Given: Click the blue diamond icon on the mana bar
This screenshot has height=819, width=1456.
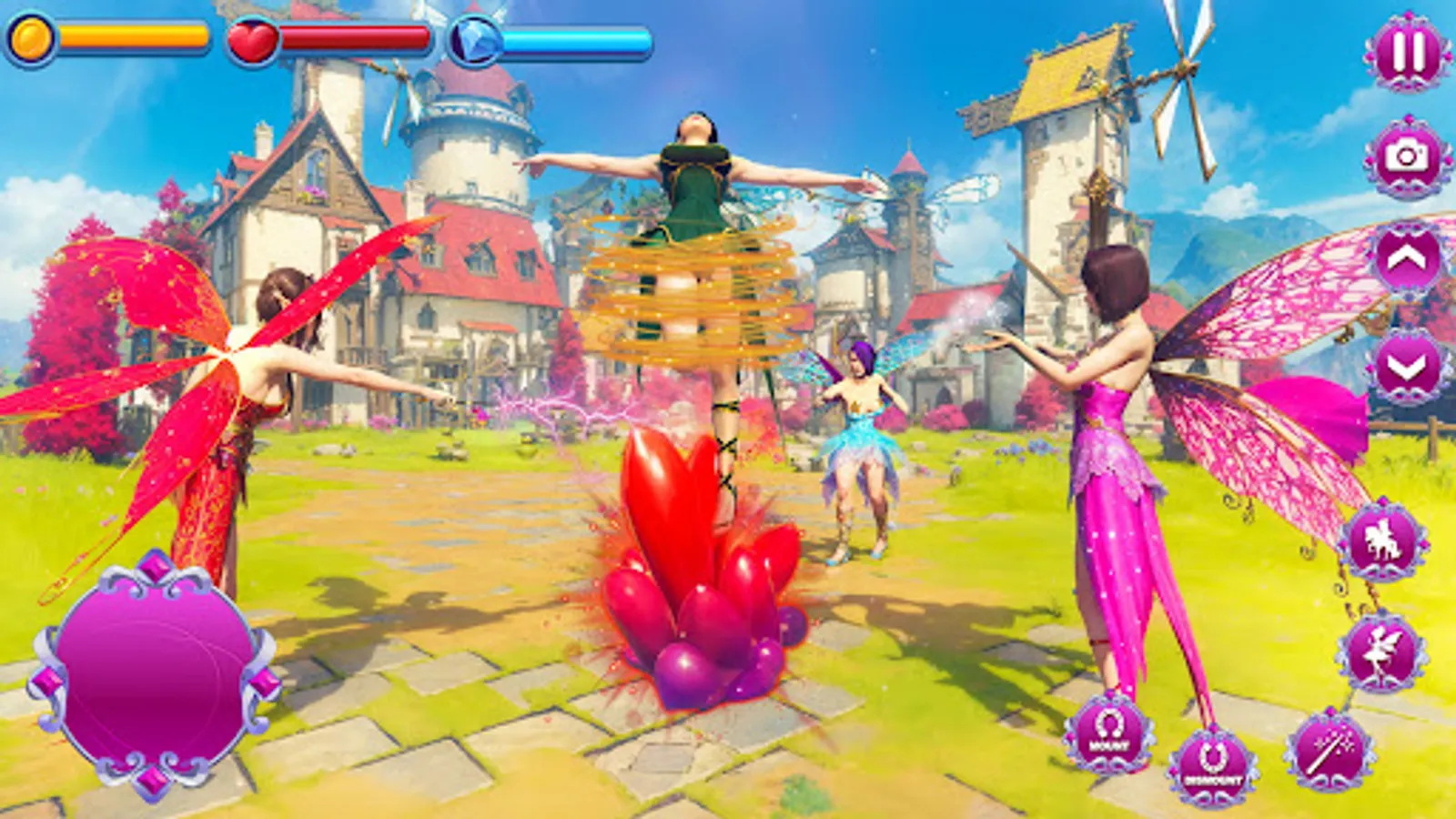Looking at the screenshot, I should (x=474, y=38).
